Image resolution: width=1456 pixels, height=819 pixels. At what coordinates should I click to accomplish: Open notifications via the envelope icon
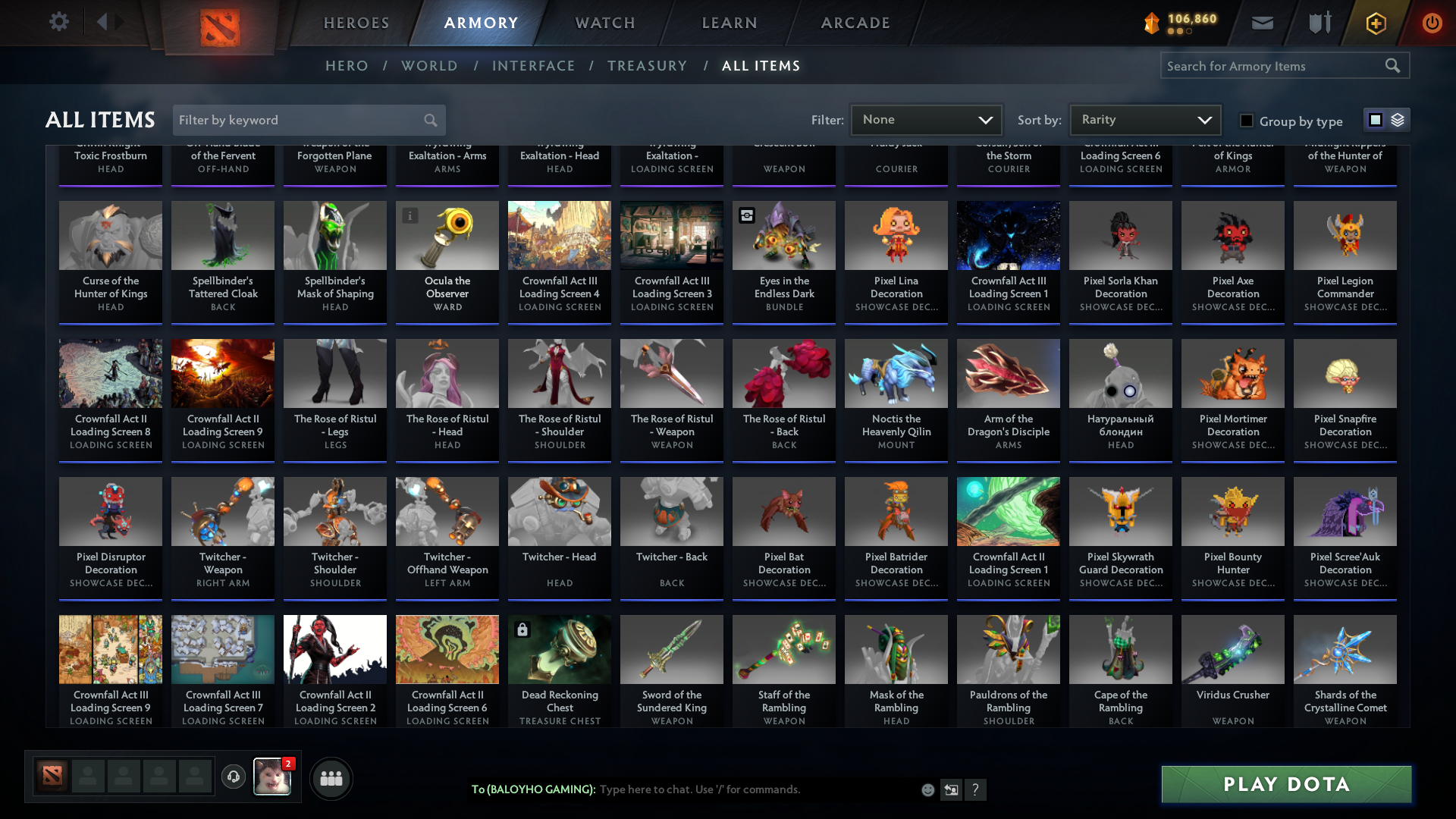[1261, 23]
